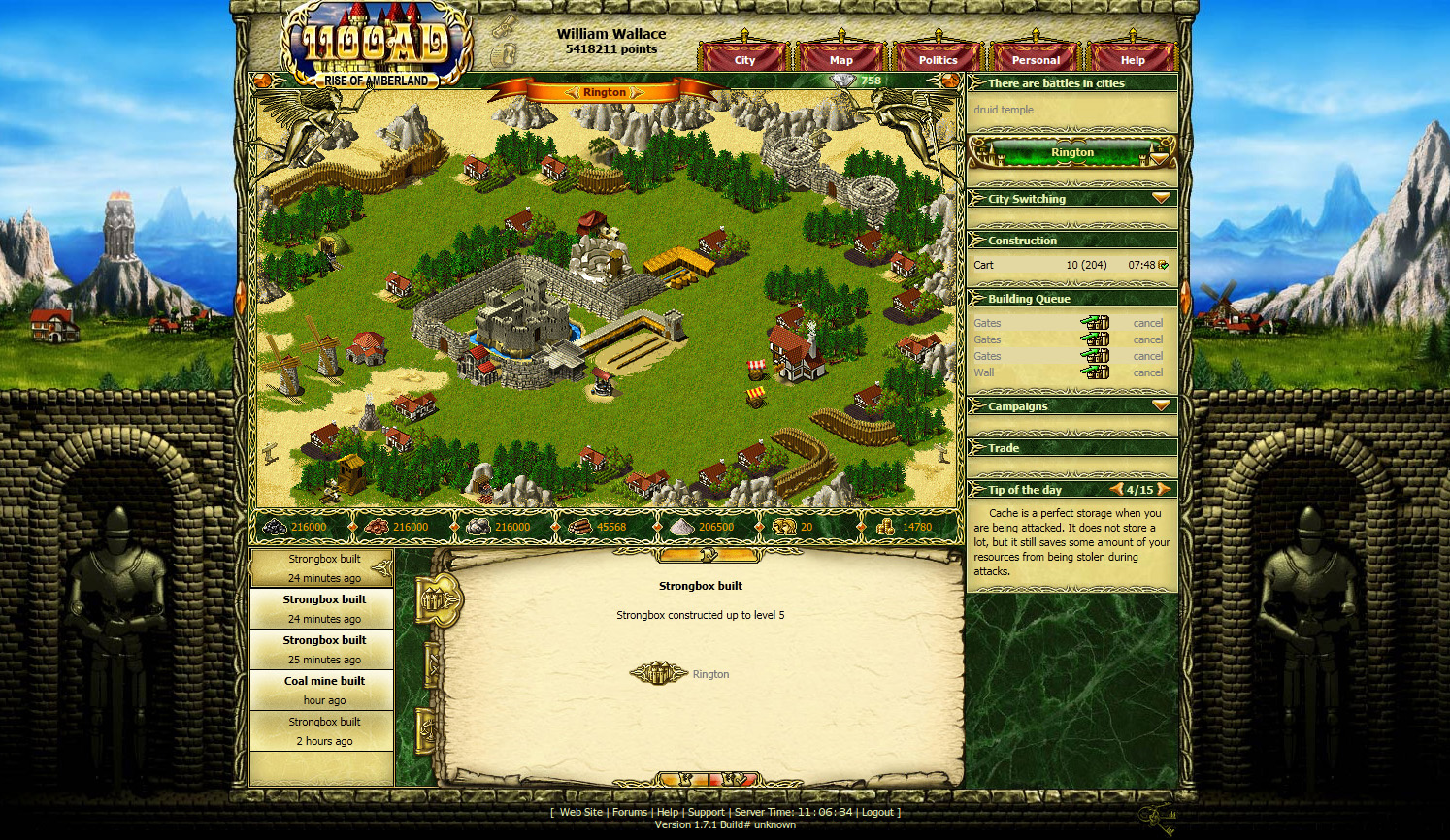Open the Trade section header
1450x840 pixels.
pyautogui.click(x=1004, y=448)
